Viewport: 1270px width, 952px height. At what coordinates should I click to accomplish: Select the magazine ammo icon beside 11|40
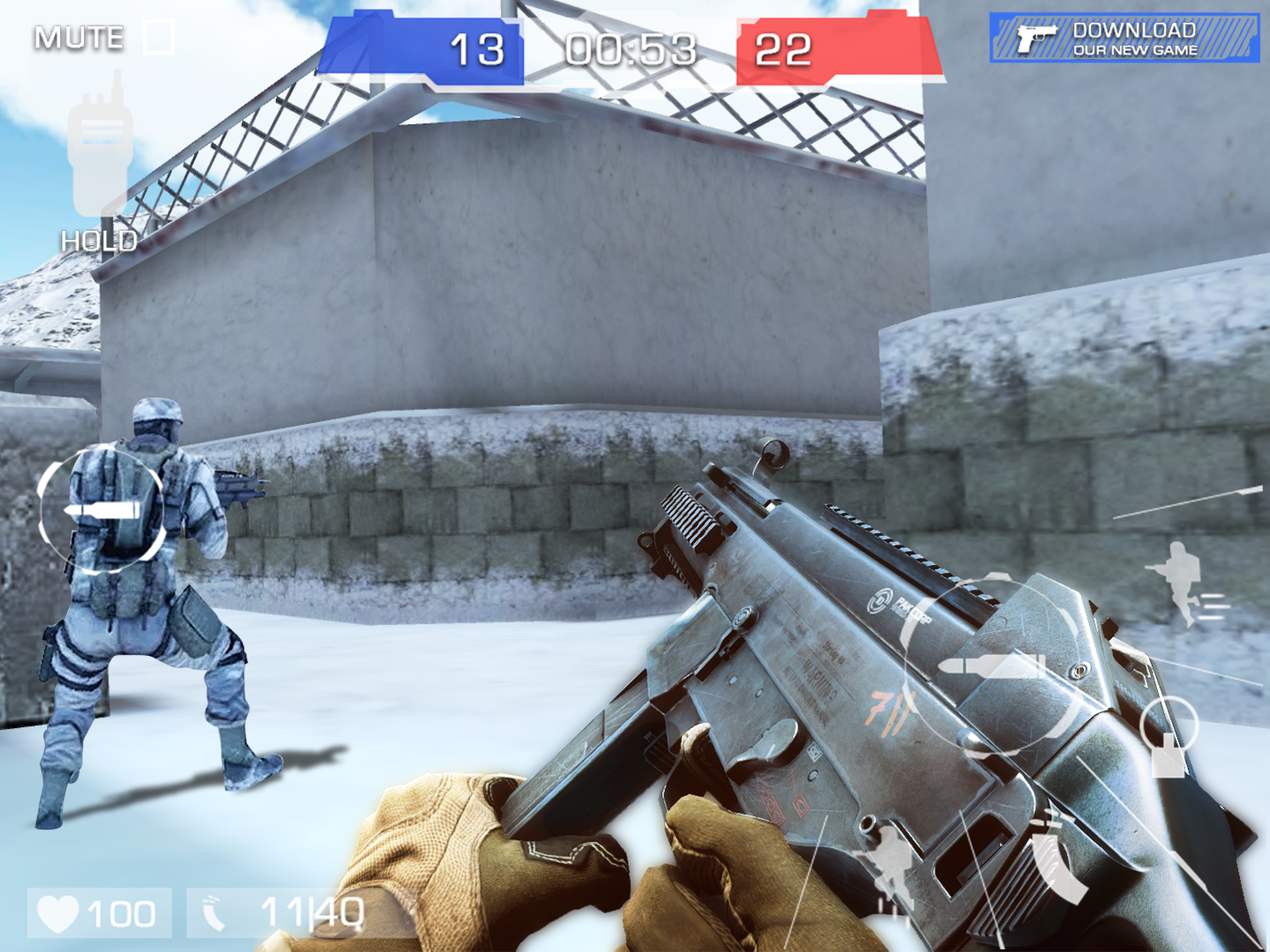(x=214, y=911)
